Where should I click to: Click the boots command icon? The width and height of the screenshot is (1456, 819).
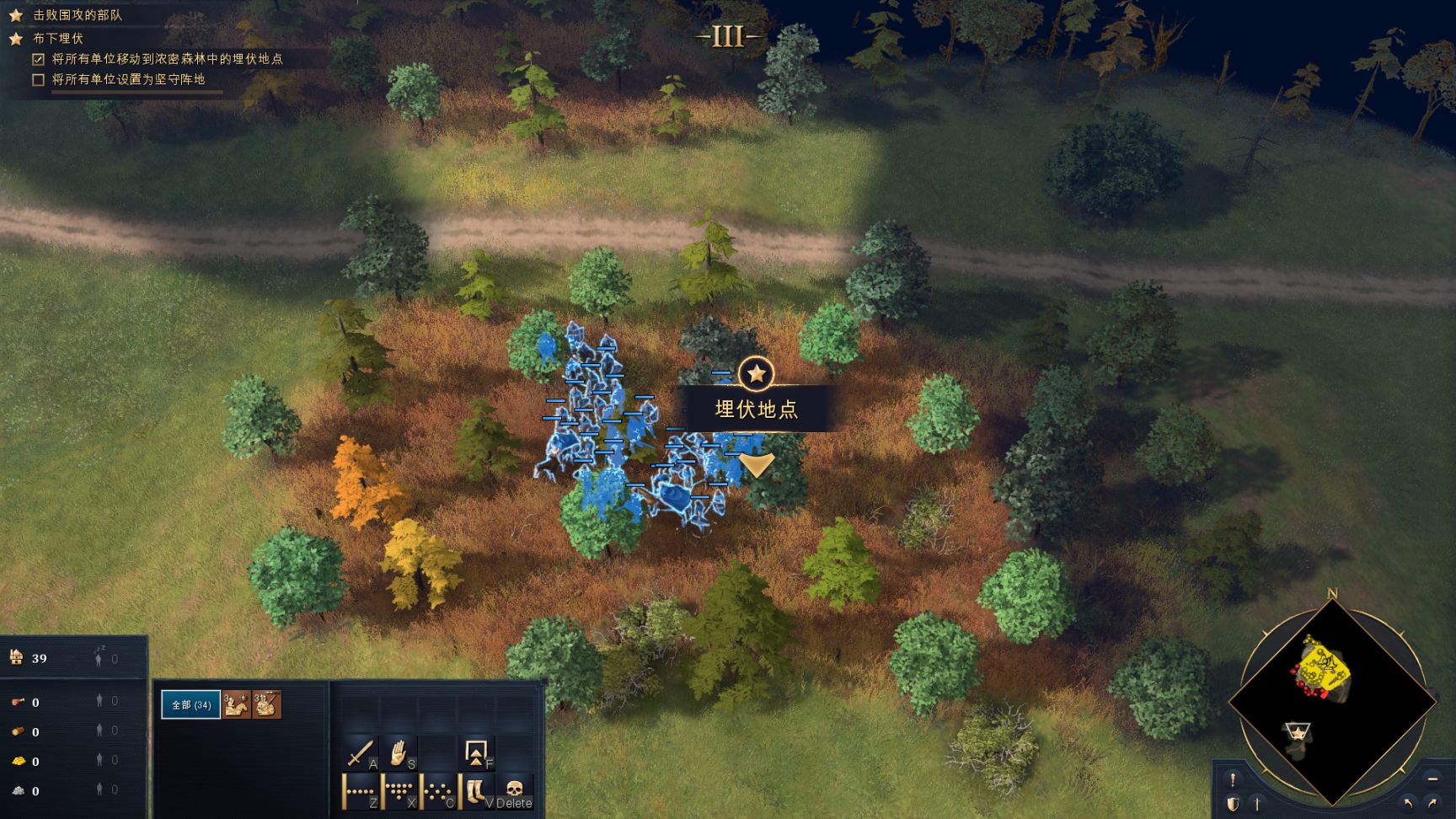476,792
